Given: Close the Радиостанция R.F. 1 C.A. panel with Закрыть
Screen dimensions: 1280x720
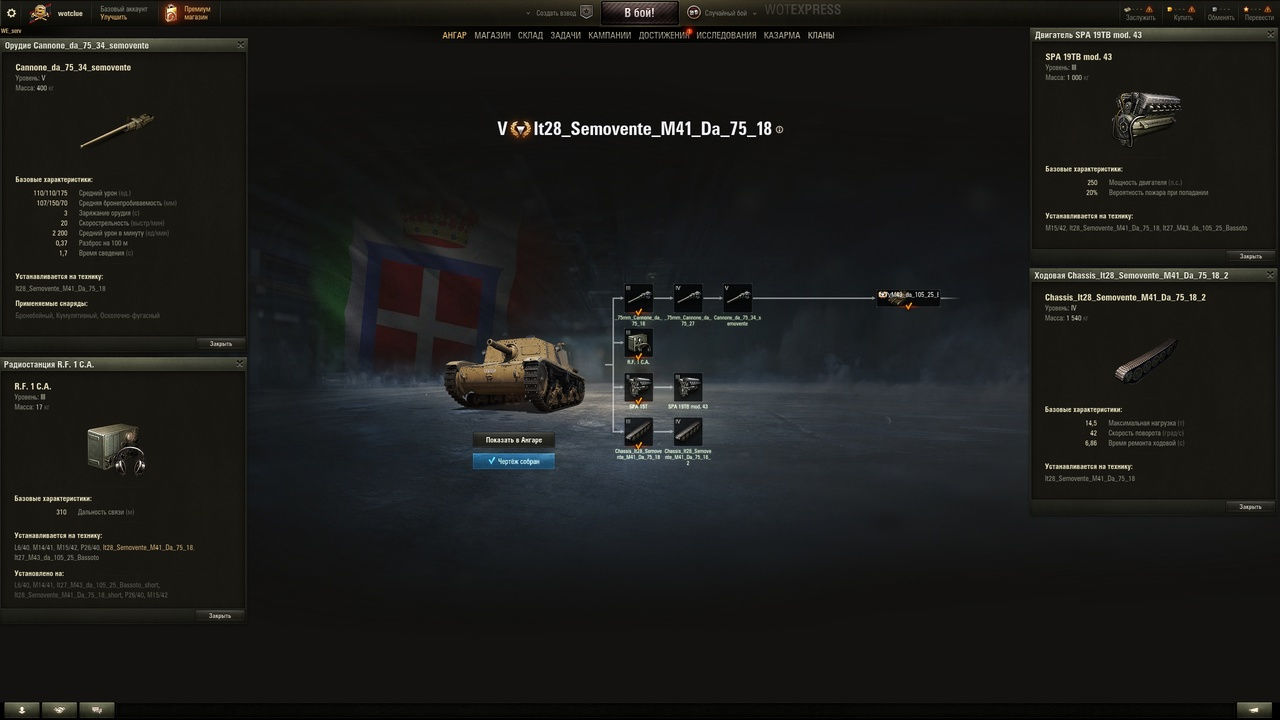Looking at the screenshot, I should click(x=220, y=616).
